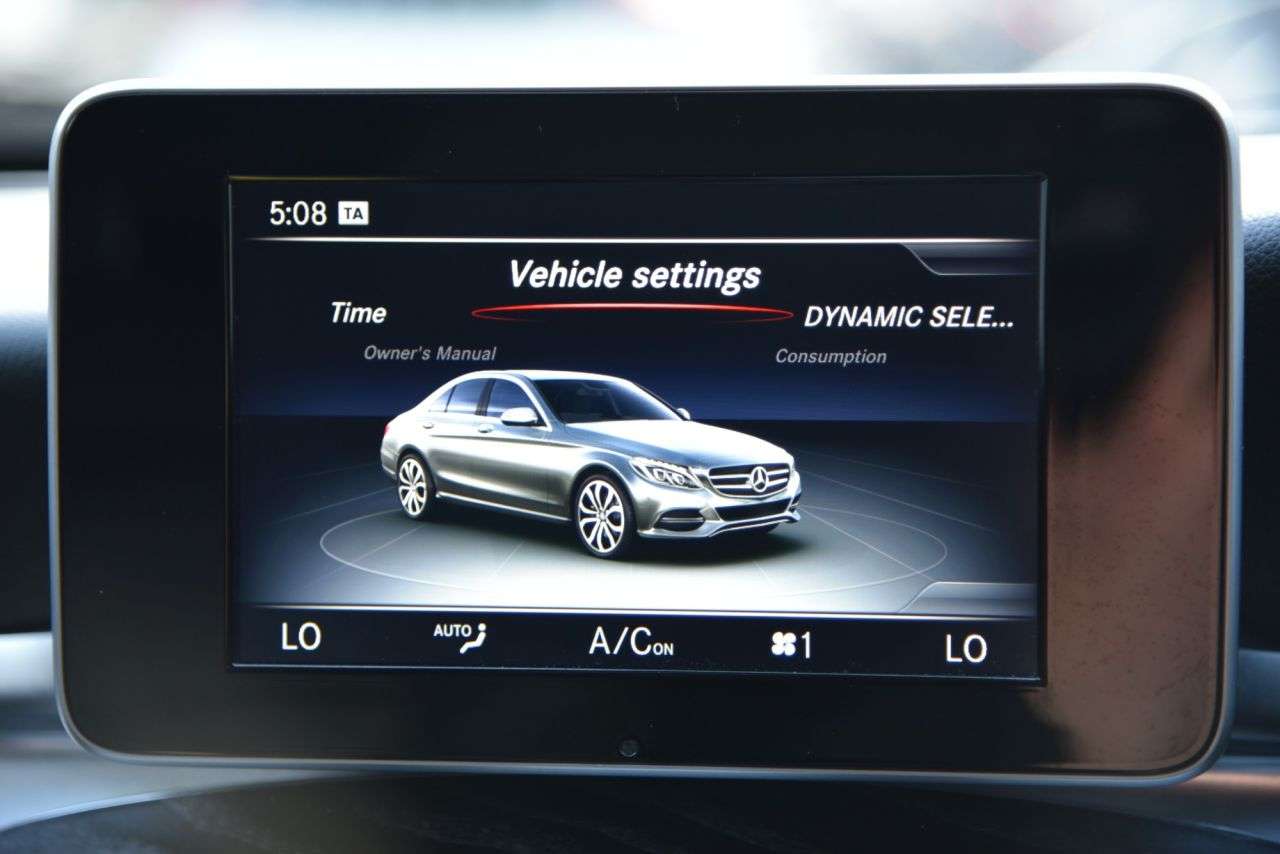Expand the truncated DYNAMIC SELE... menu
Image resolution: width=1280 pixels, height=854 pixels.
coord(911,317)
